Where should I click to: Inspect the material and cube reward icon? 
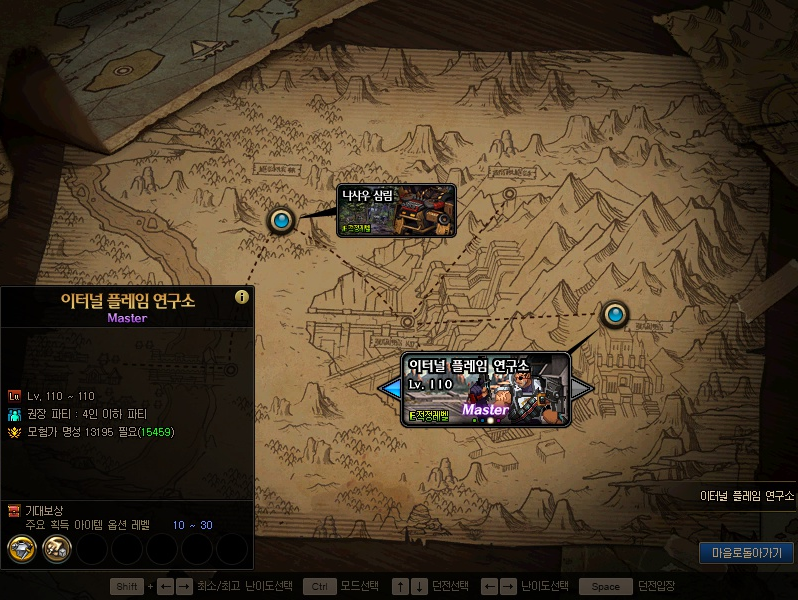coord(58,548)
